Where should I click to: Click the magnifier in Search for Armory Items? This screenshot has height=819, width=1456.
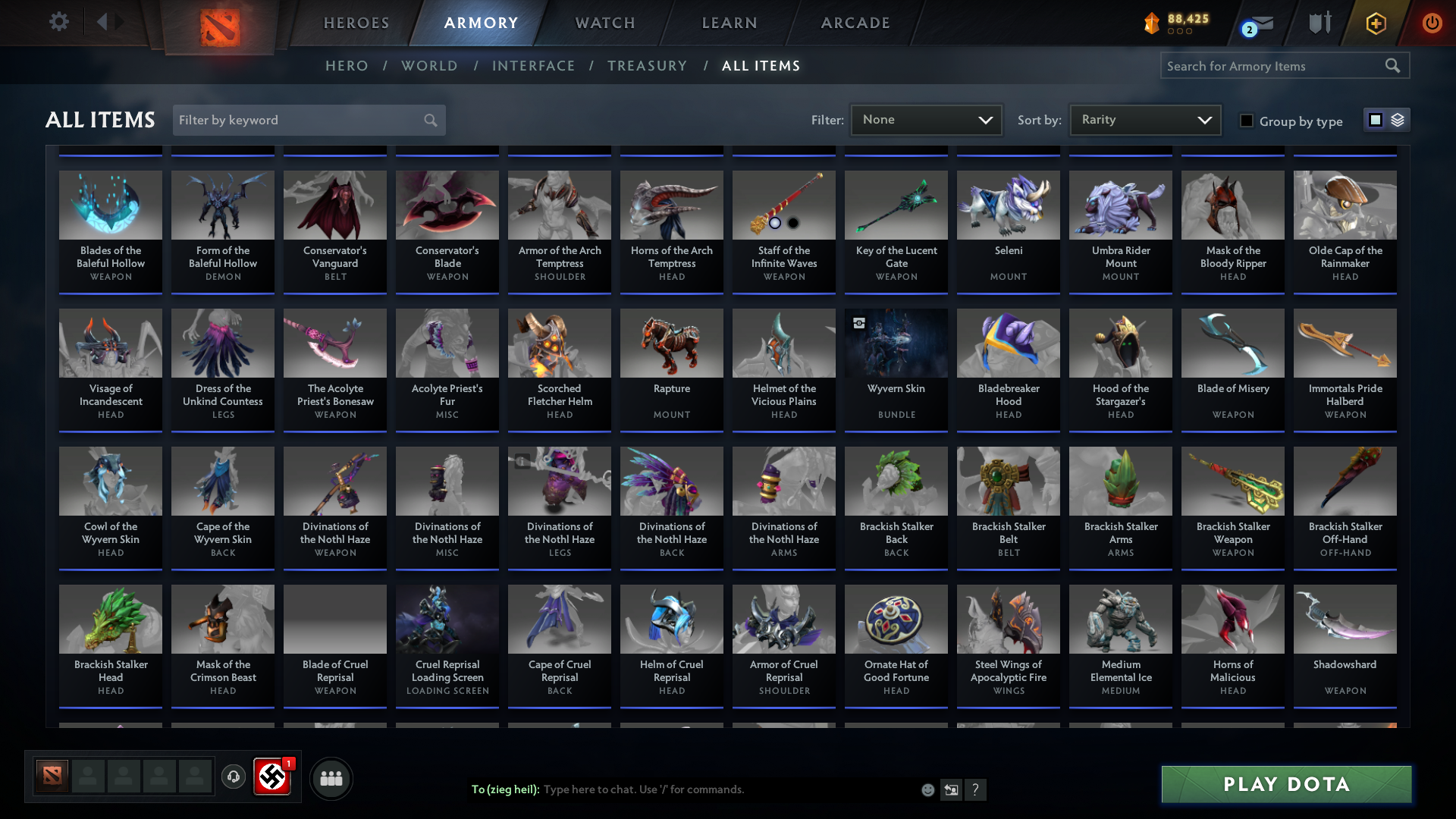(x=1394, y=66)
